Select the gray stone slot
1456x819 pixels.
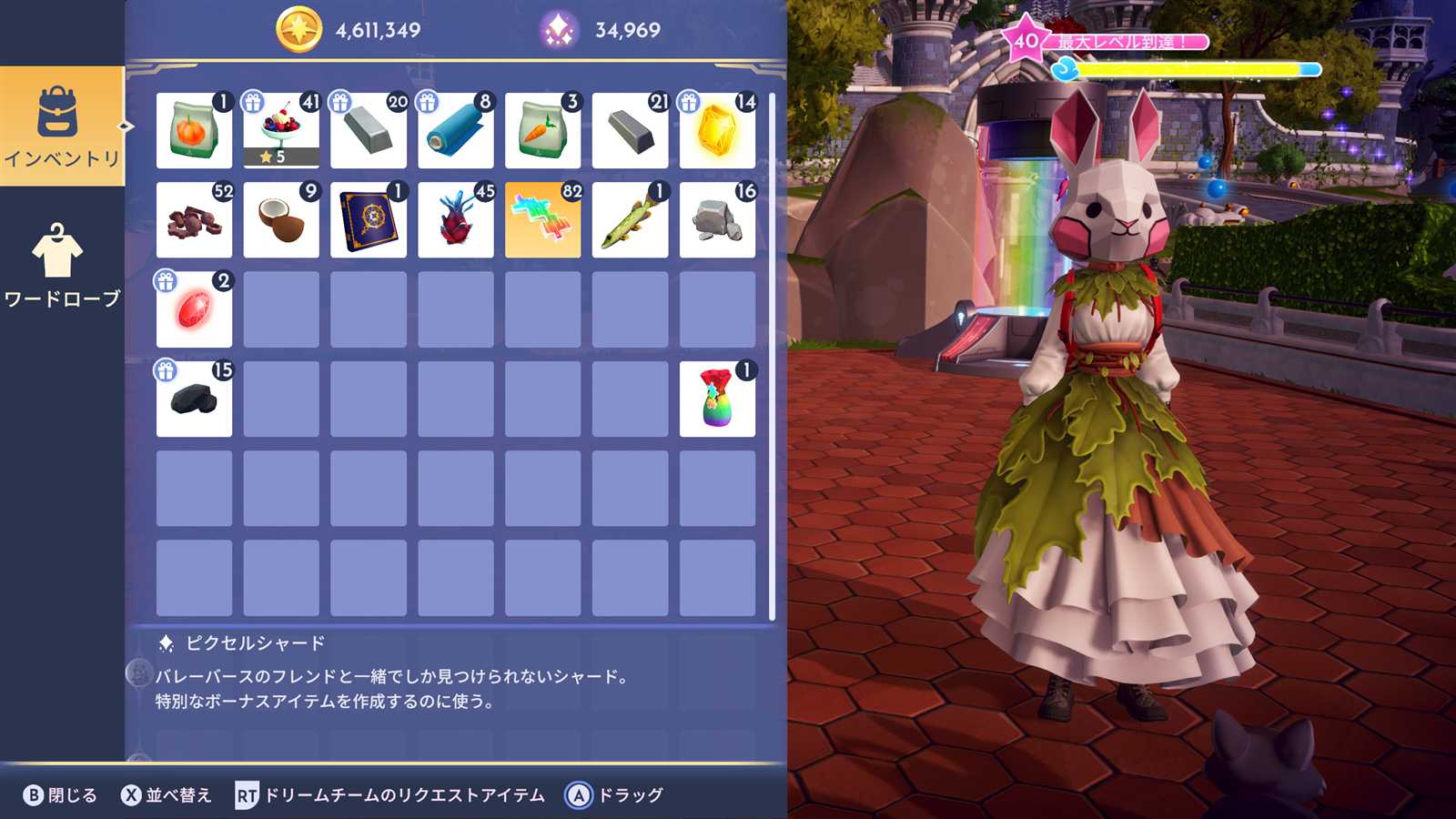pyautogui.click(x=717, y=220)
